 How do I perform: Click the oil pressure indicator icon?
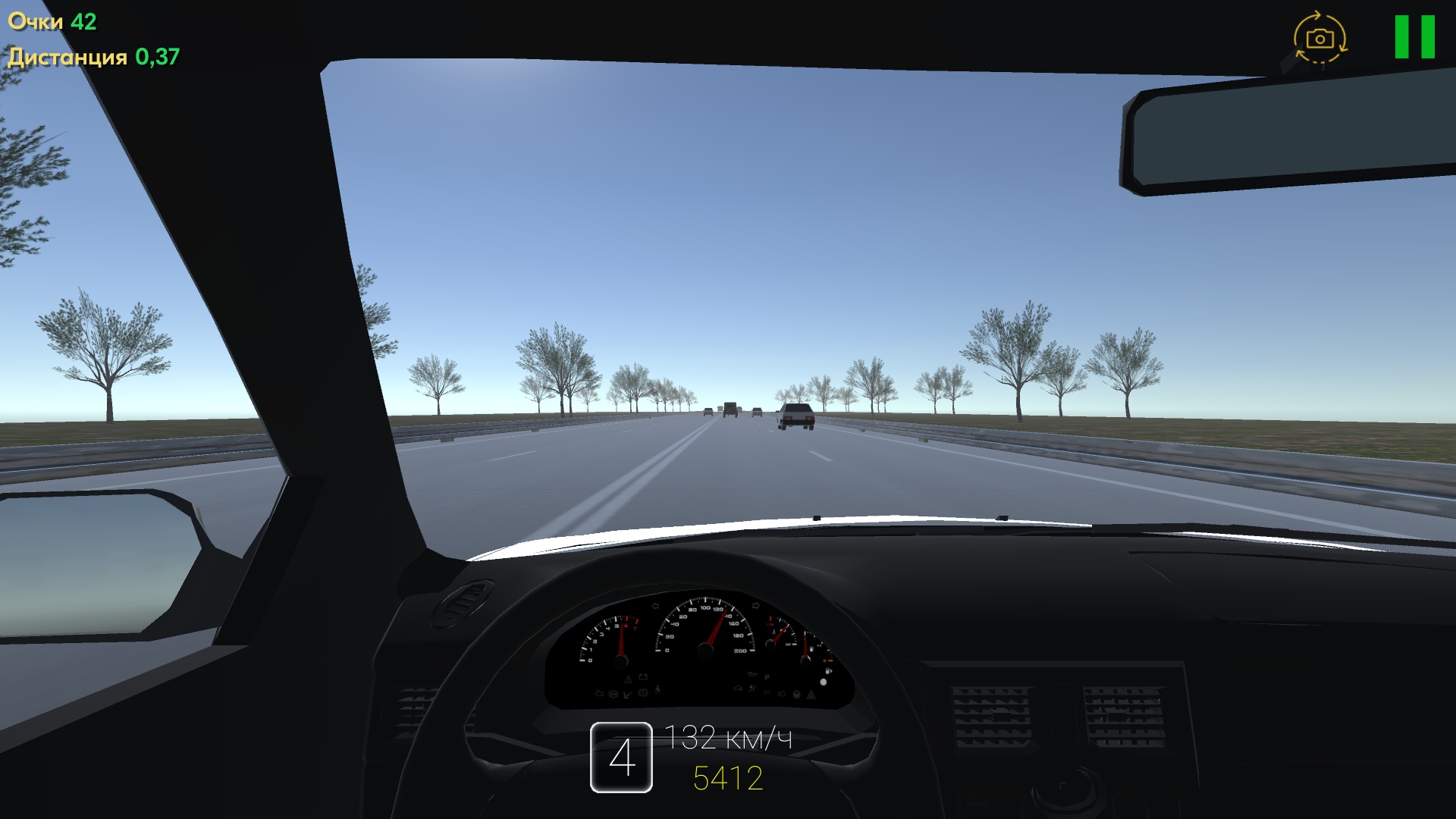pos(752,675)
